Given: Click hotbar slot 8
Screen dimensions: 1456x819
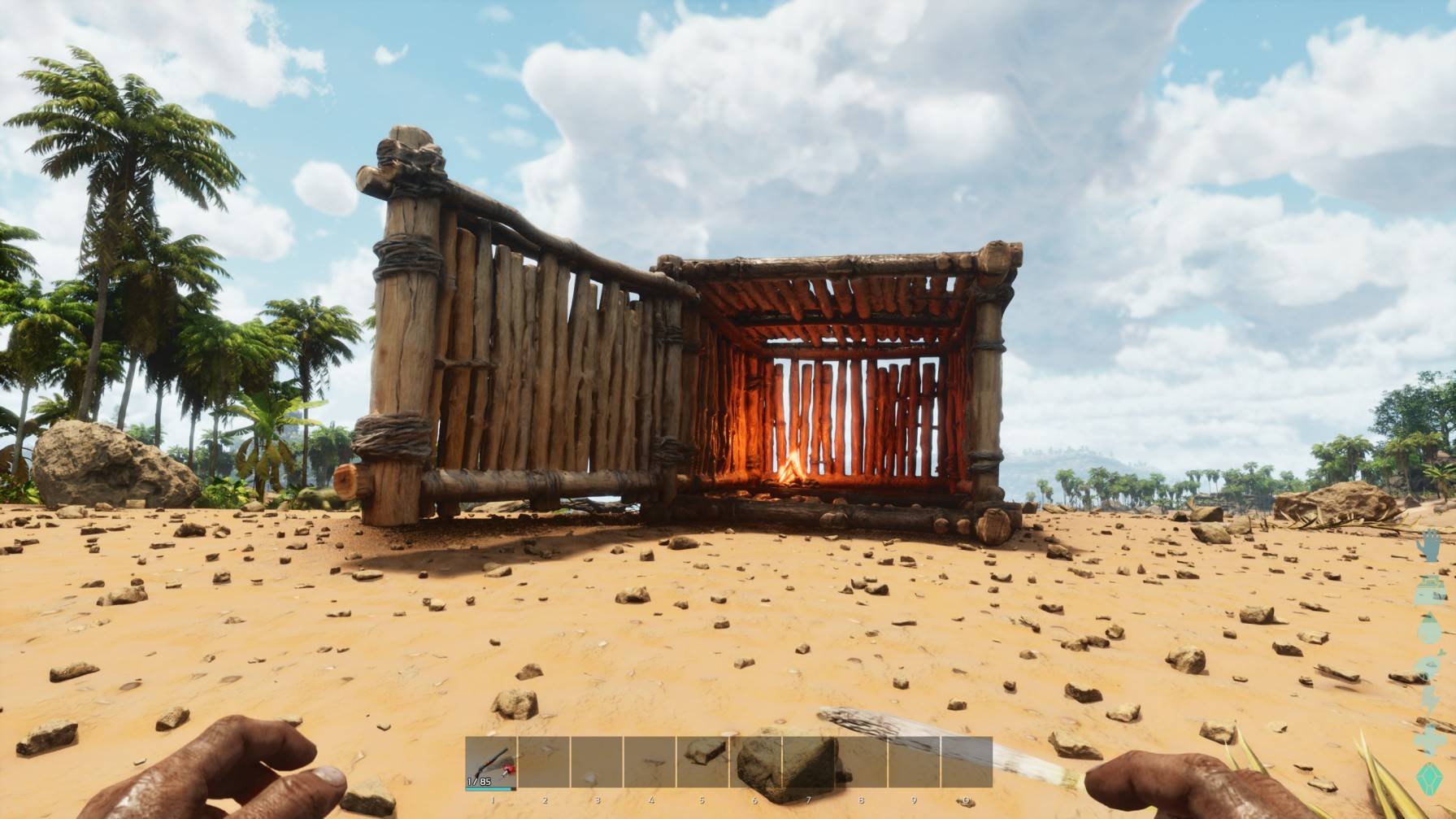Looking at the screenshot, I should coord(862,760).
